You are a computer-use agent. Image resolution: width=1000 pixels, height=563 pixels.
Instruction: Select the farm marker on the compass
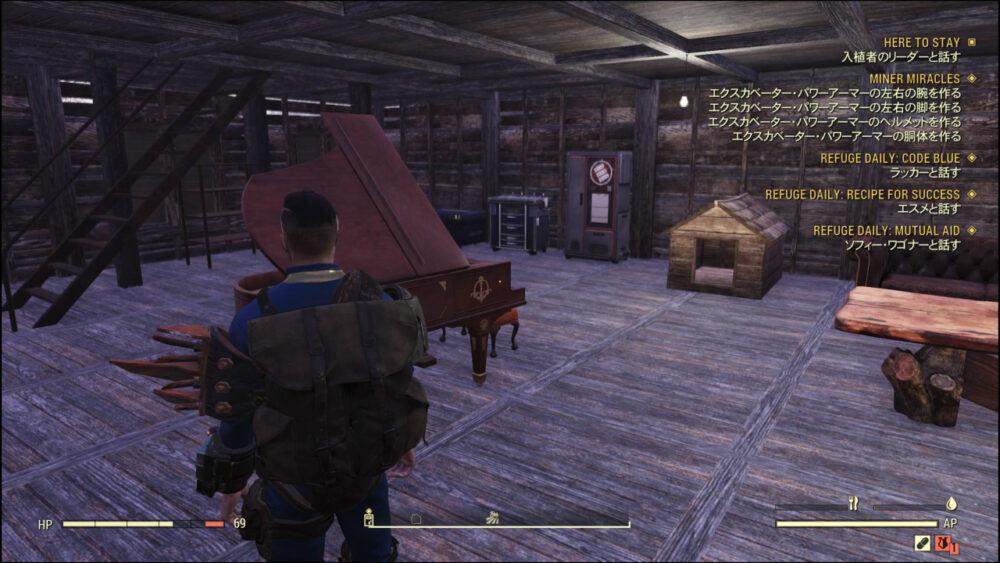[493, 518]
